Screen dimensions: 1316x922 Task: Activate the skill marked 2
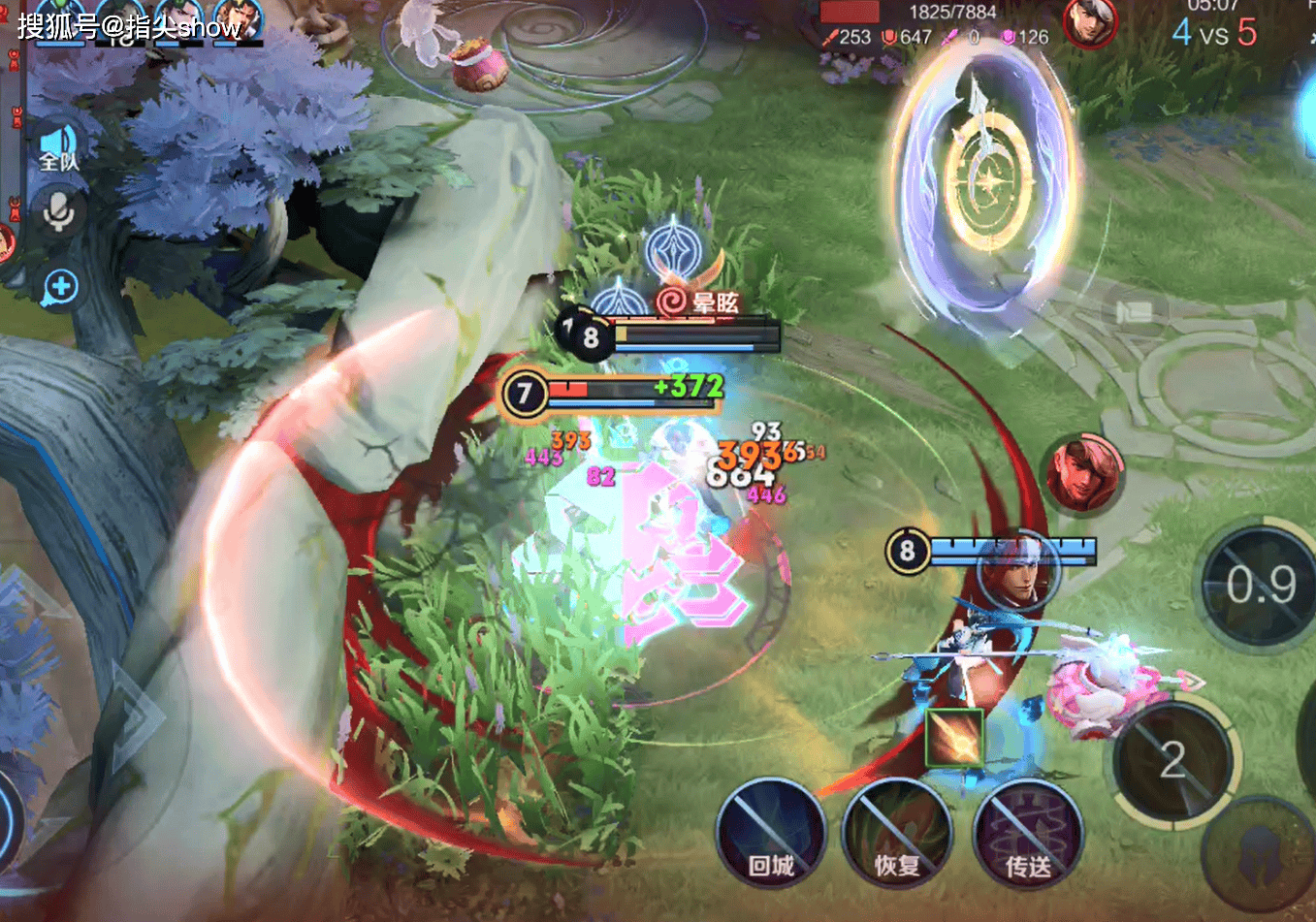pyautogui.click(x=1174, y=761)
